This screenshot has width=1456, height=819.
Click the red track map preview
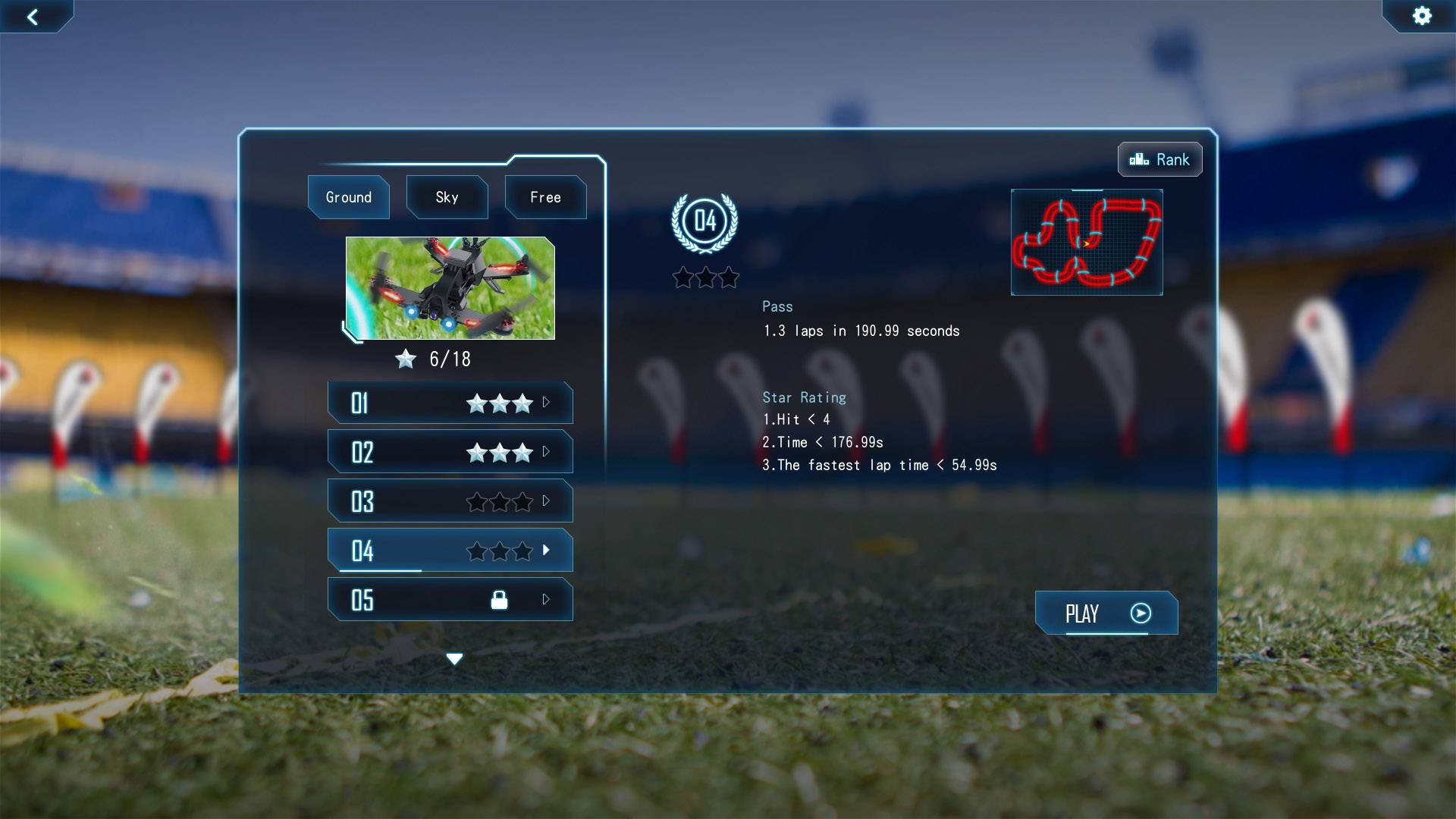coord(1087,242)
